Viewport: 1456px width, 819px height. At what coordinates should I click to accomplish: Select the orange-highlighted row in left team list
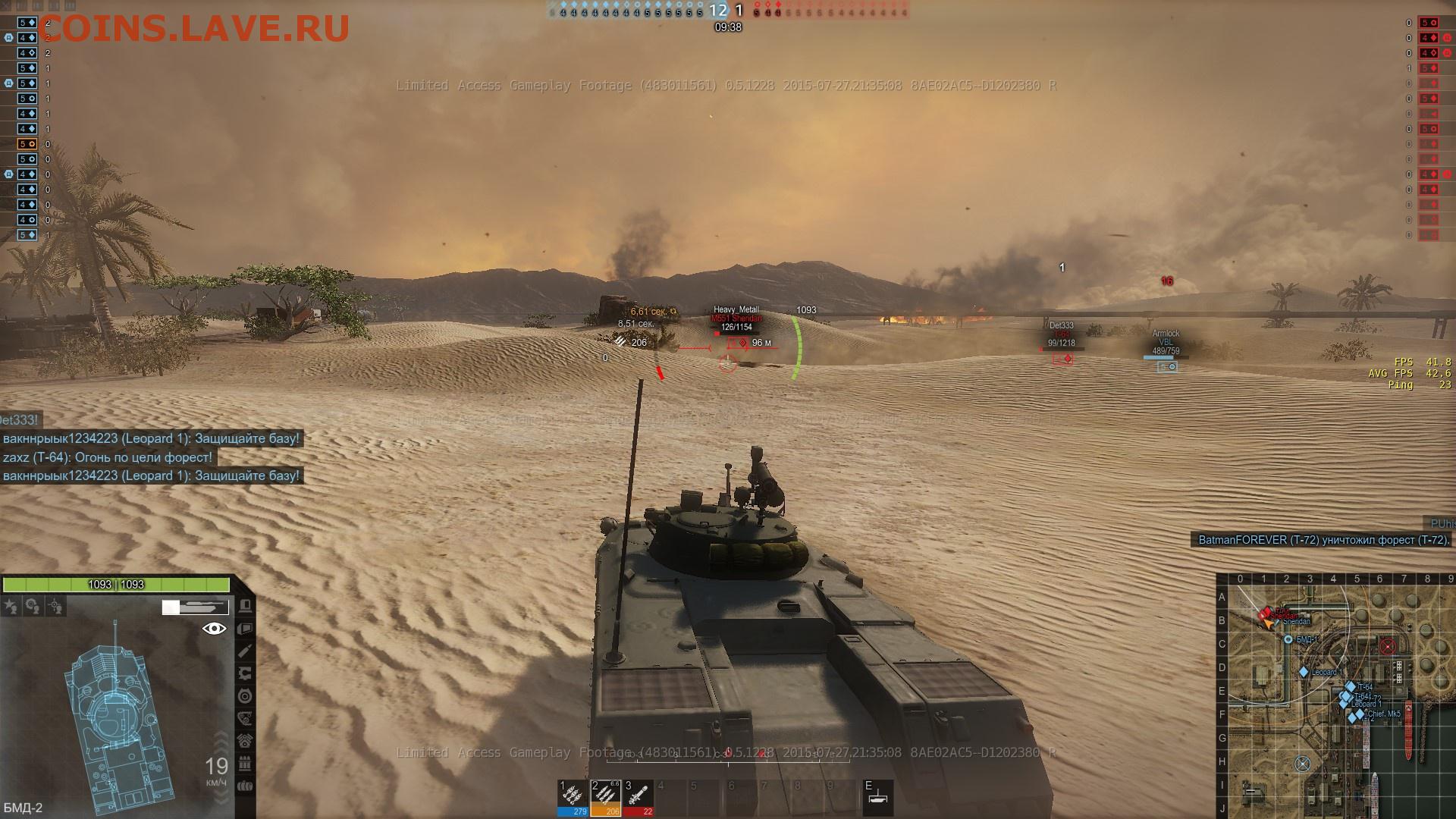pyautogui.click(x=27, y=144)
